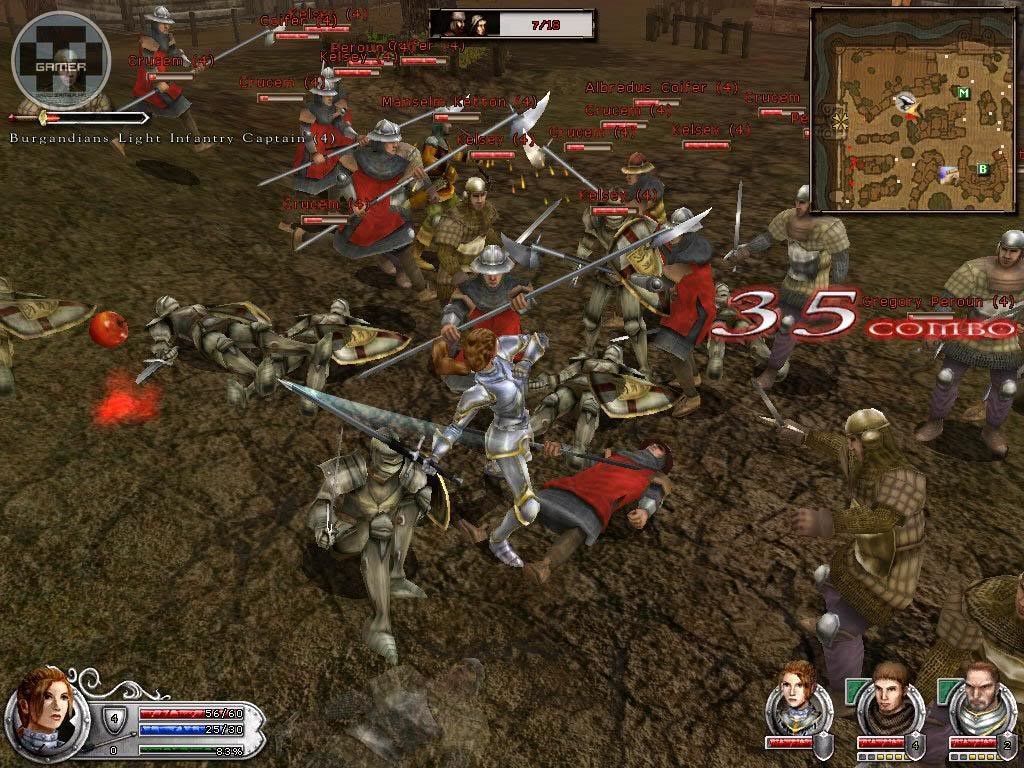Click the anvil marker on the minimap
Image resolution: width=1024 pixels, height=768 pixels.
tap(908, 101)
